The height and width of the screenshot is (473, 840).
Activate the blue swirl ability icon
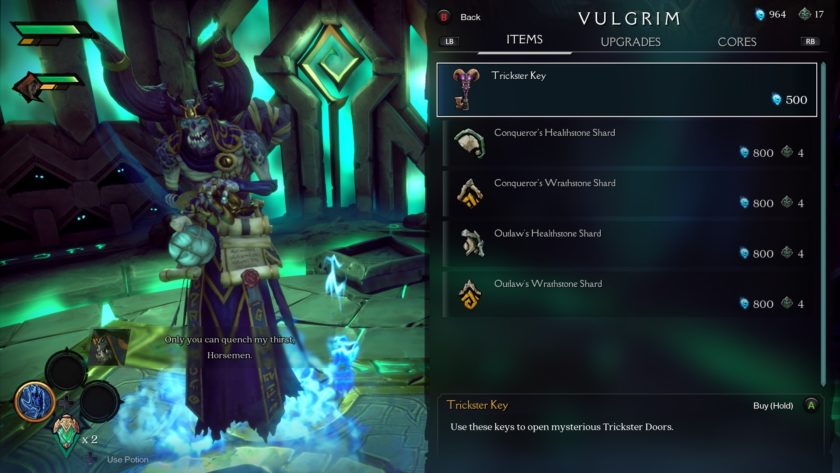click(x=33, y=402)
